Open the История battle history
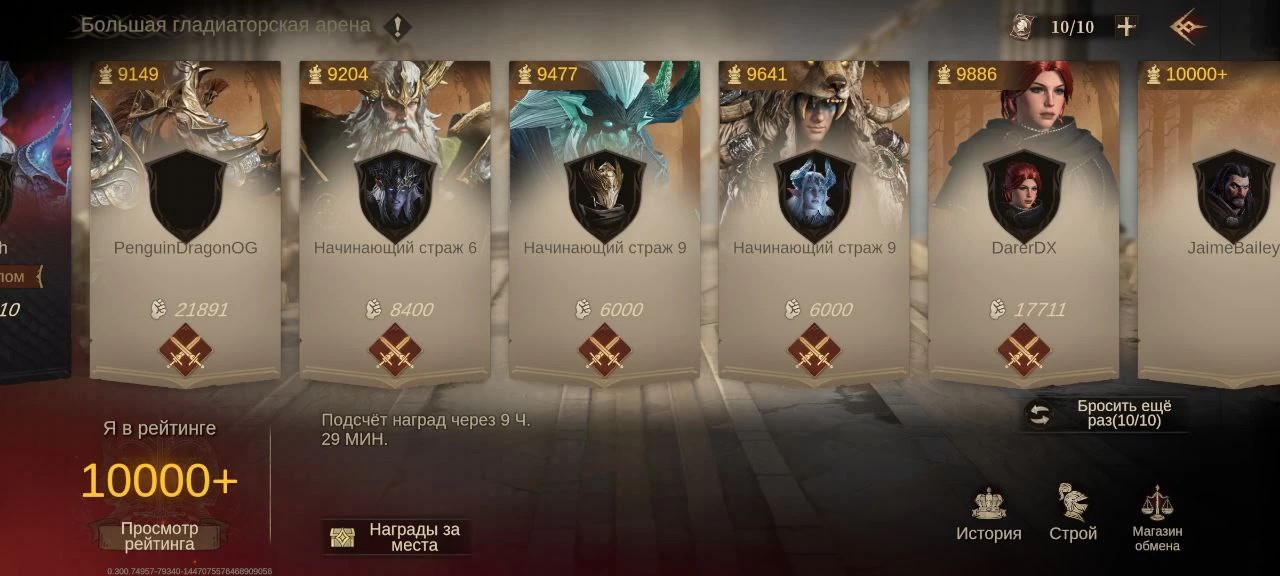 [989, 514]
